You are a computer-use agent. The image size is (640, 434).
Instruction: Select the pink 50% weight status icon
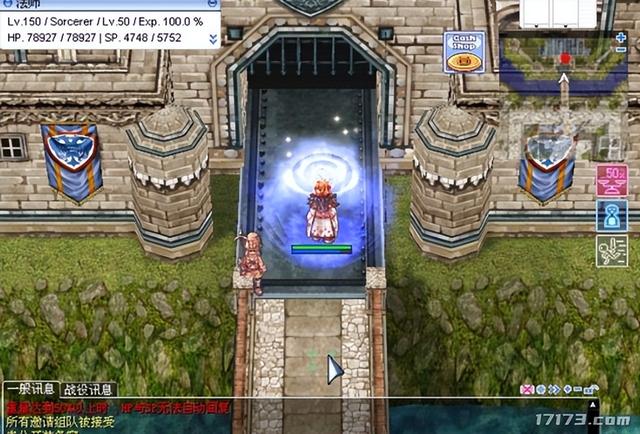[x=611, y=182]
